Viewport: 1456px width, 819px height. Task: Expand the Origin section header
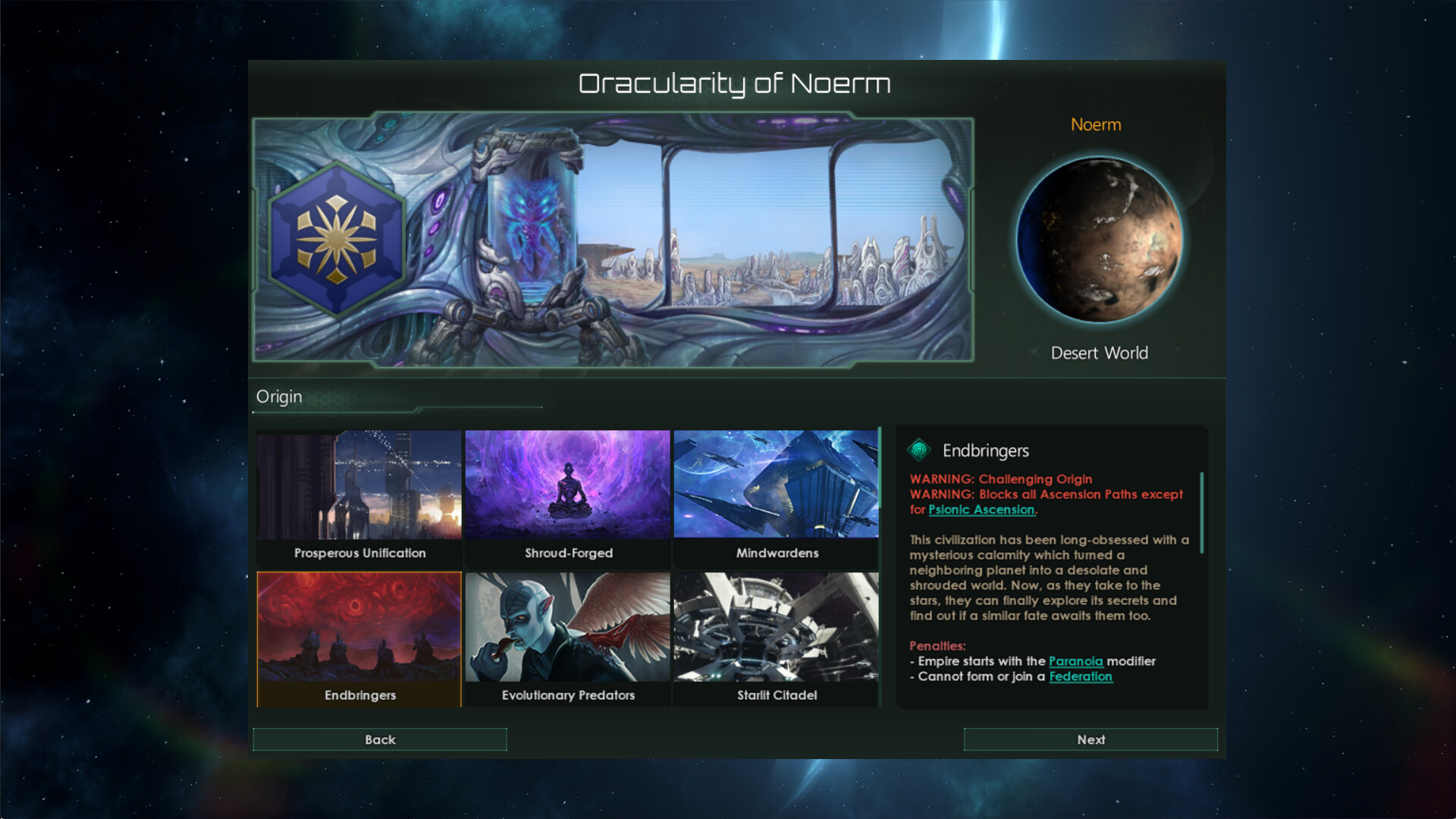pyautogui.click(x=280, y=396)
